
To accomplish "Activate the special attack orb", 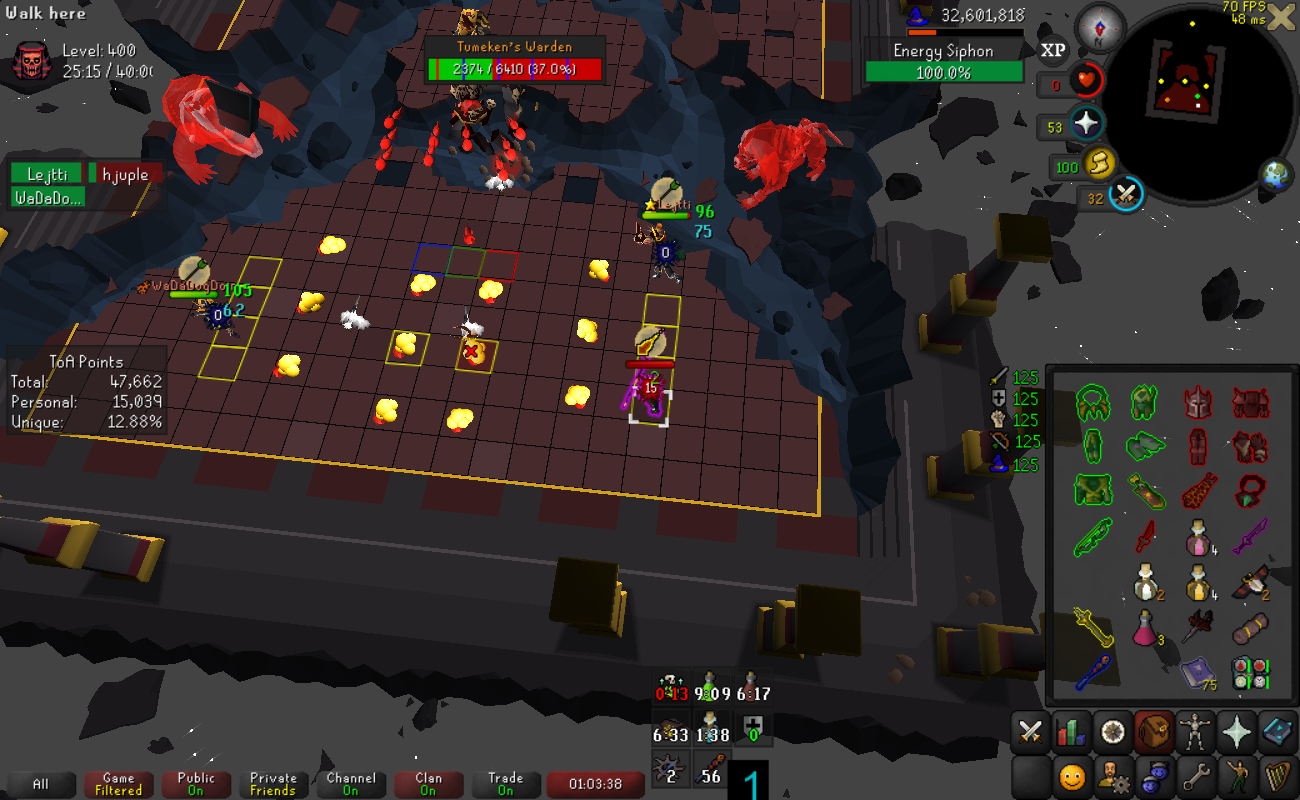I will tap(1127, 194).
